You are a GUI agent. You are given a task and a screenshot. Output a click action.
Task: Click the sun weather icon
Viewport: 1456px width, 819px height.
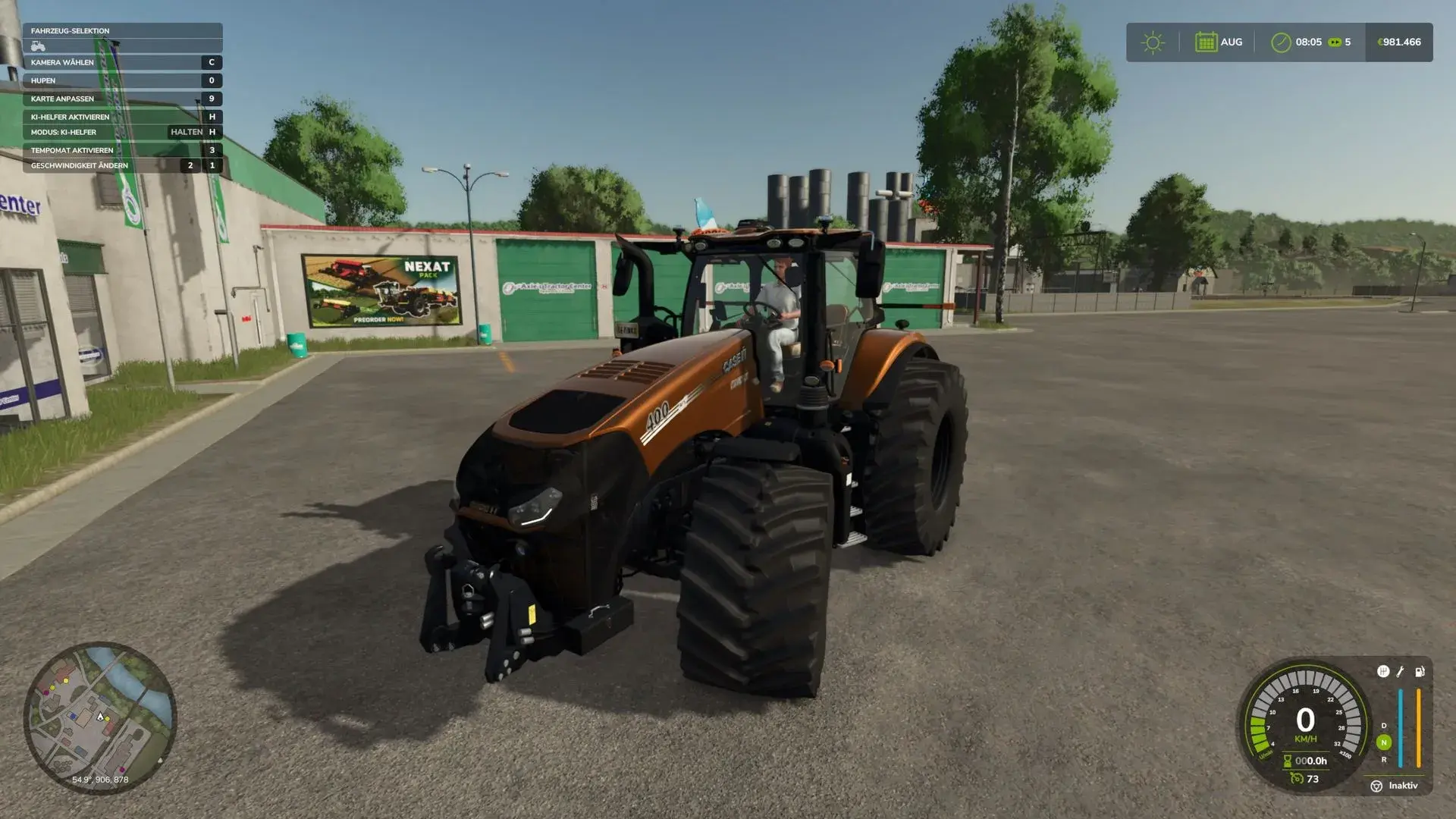point(1153,42)
